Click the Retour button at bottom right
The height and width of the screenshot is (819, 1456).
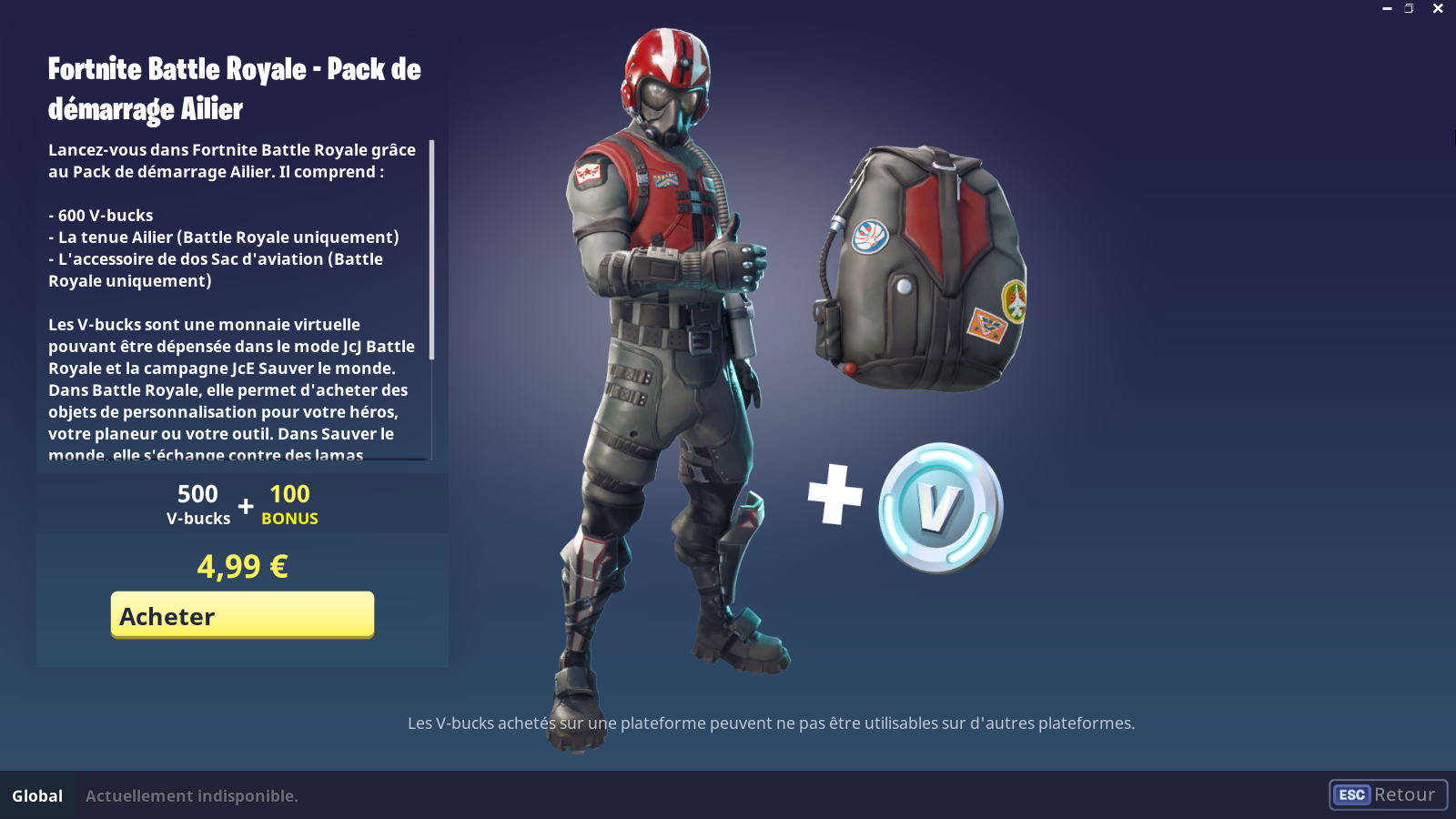[1388, 794]
